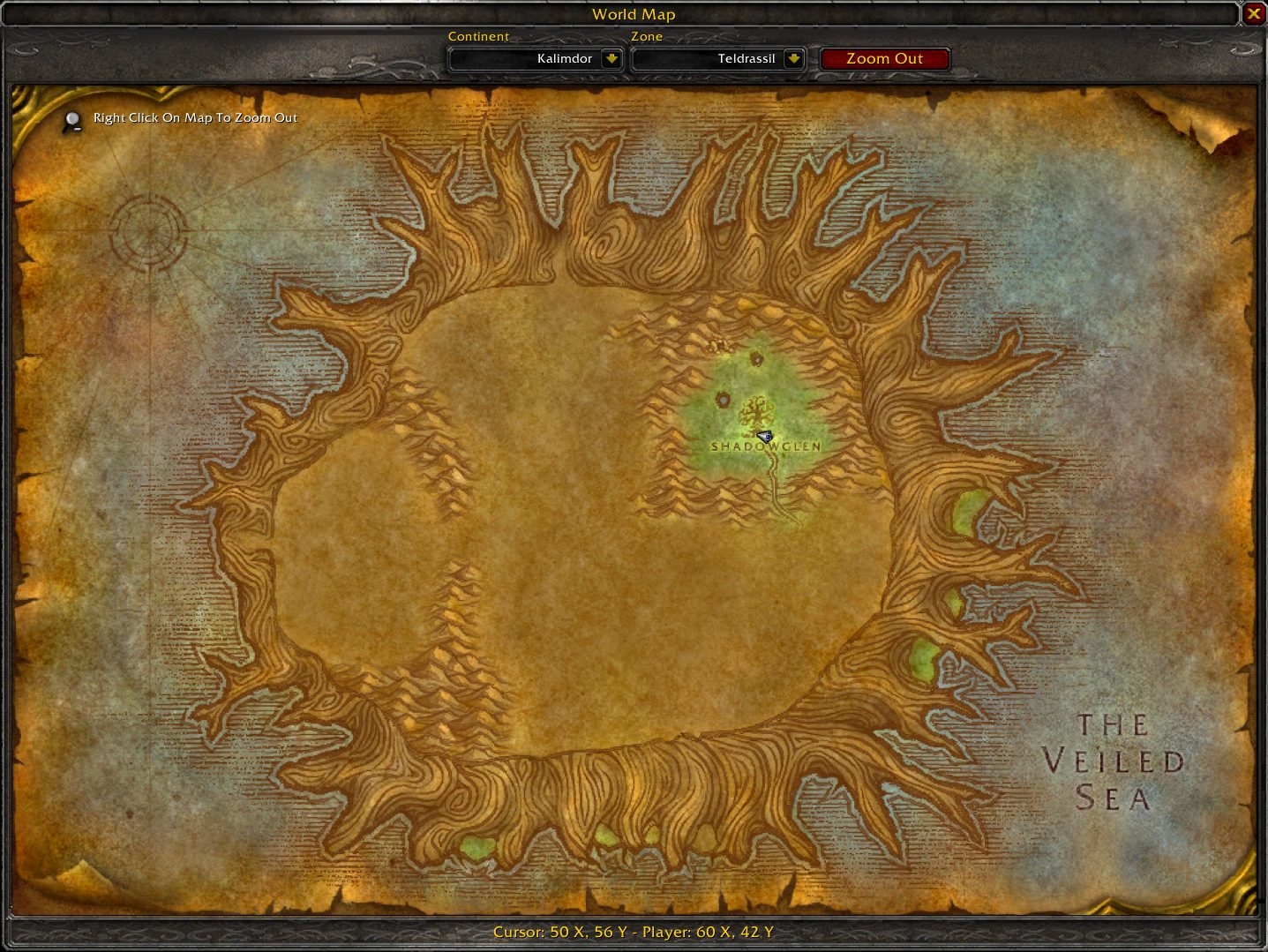Click the compass rose in map's top-left corner

(148, 231)
